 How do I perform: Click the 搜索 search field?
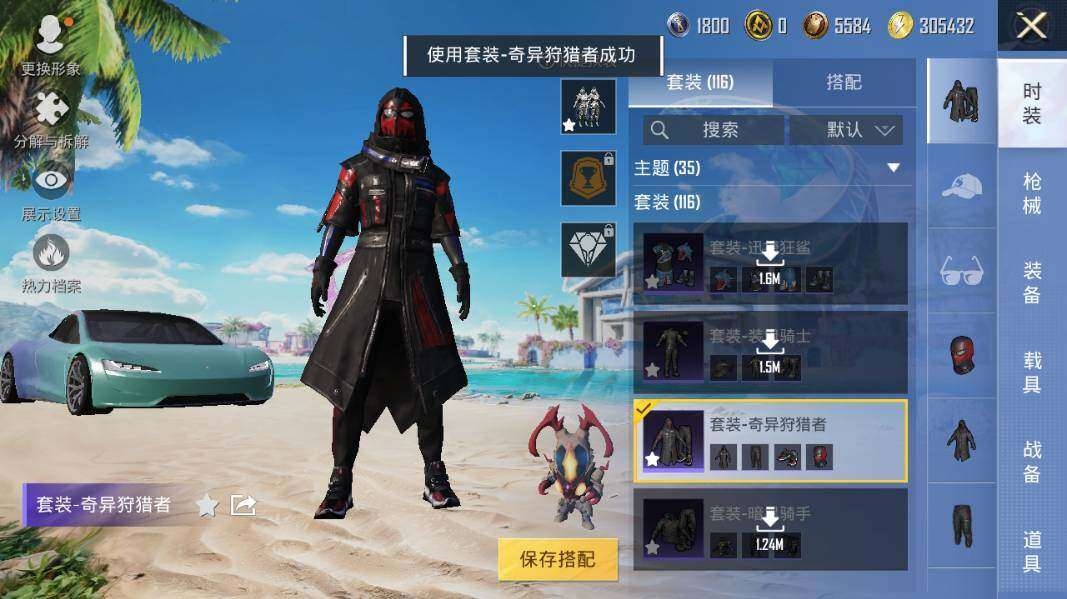(714, 130)
